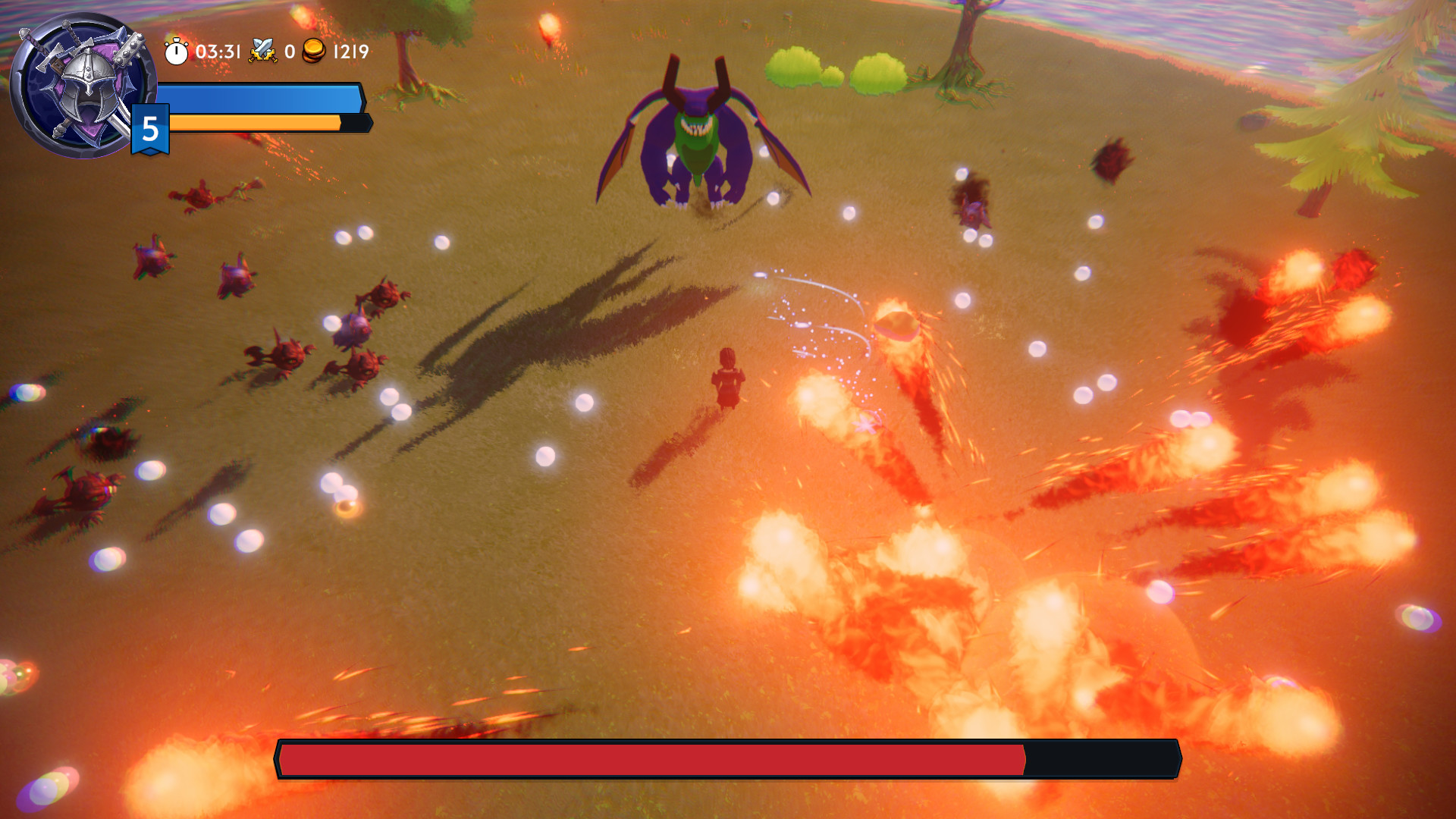The height and width of the screenshot is (819, 1456).
Task: Click the orange experience bar
Action: point(254,122)
